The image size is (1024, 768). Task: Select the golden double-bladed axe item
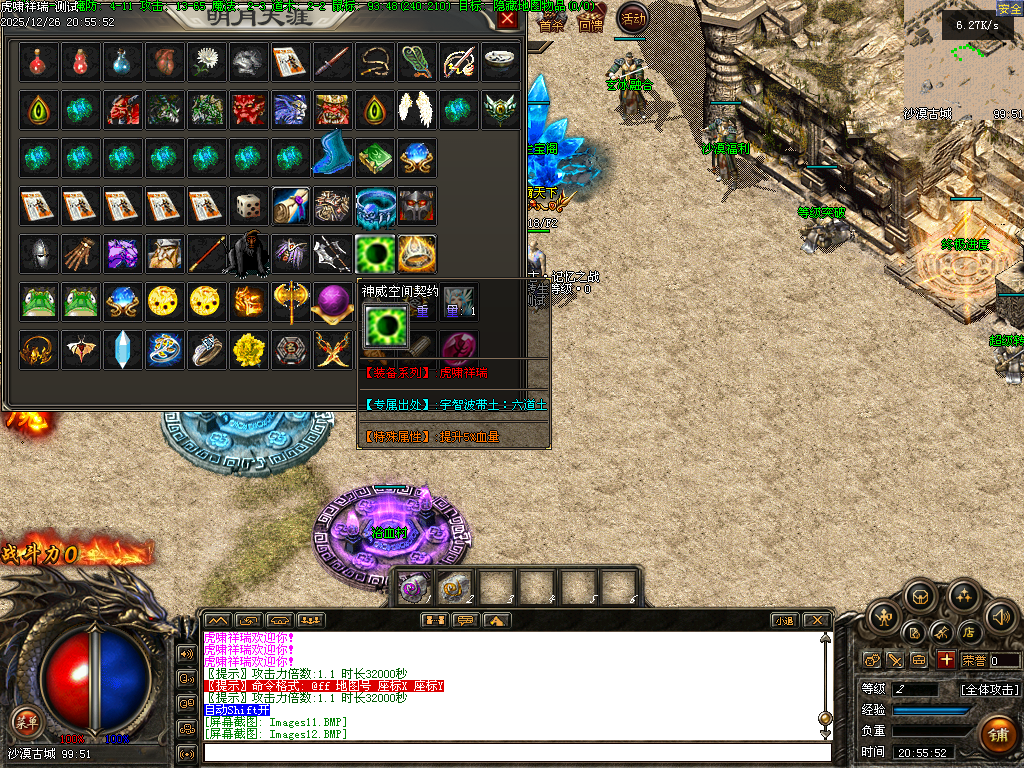pos(290,301)
